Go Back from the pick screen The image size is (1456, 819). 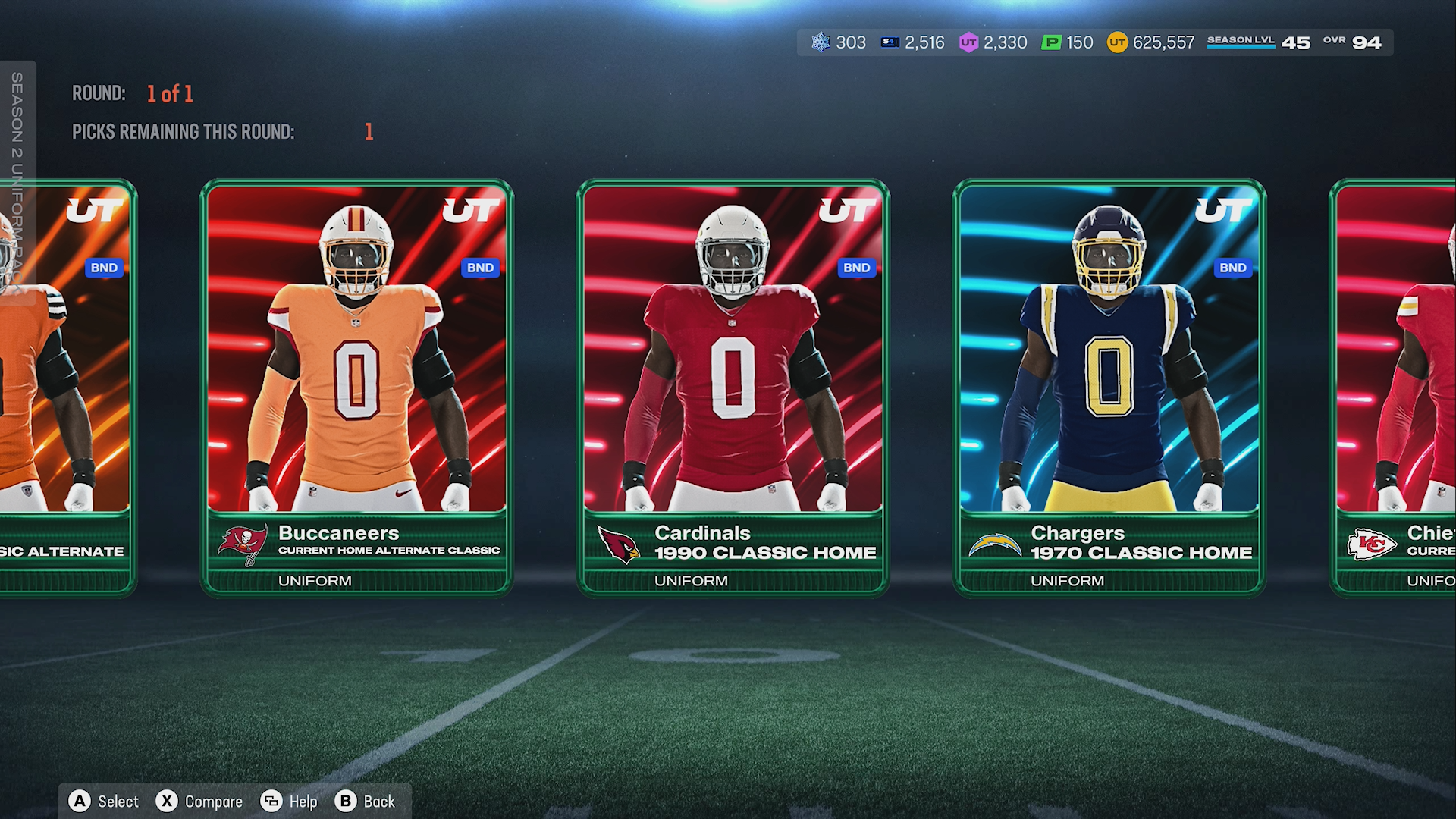tap(366, 802)
